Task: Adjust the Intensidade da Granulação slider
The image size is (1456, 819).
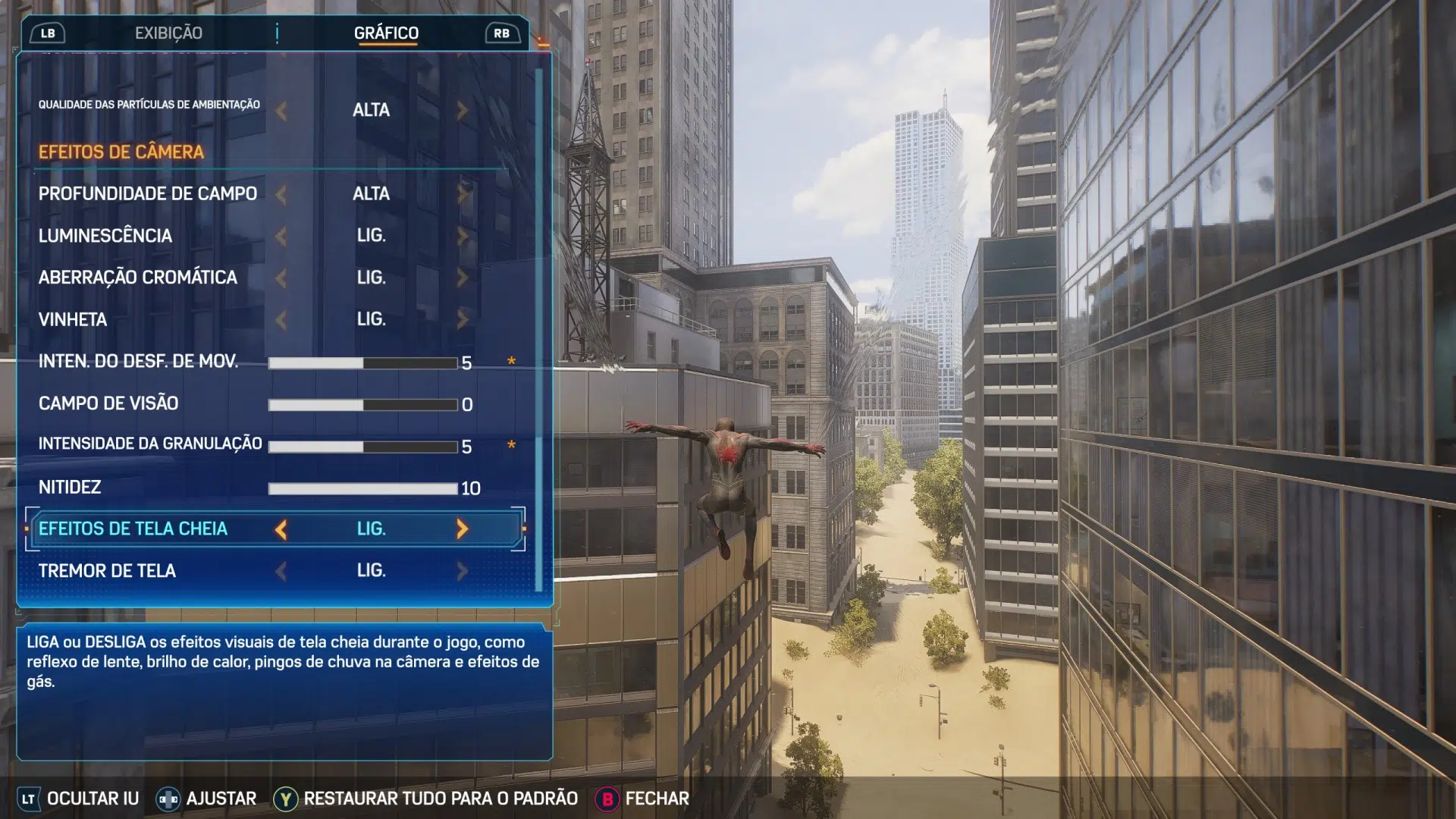Action: [362, 447]
